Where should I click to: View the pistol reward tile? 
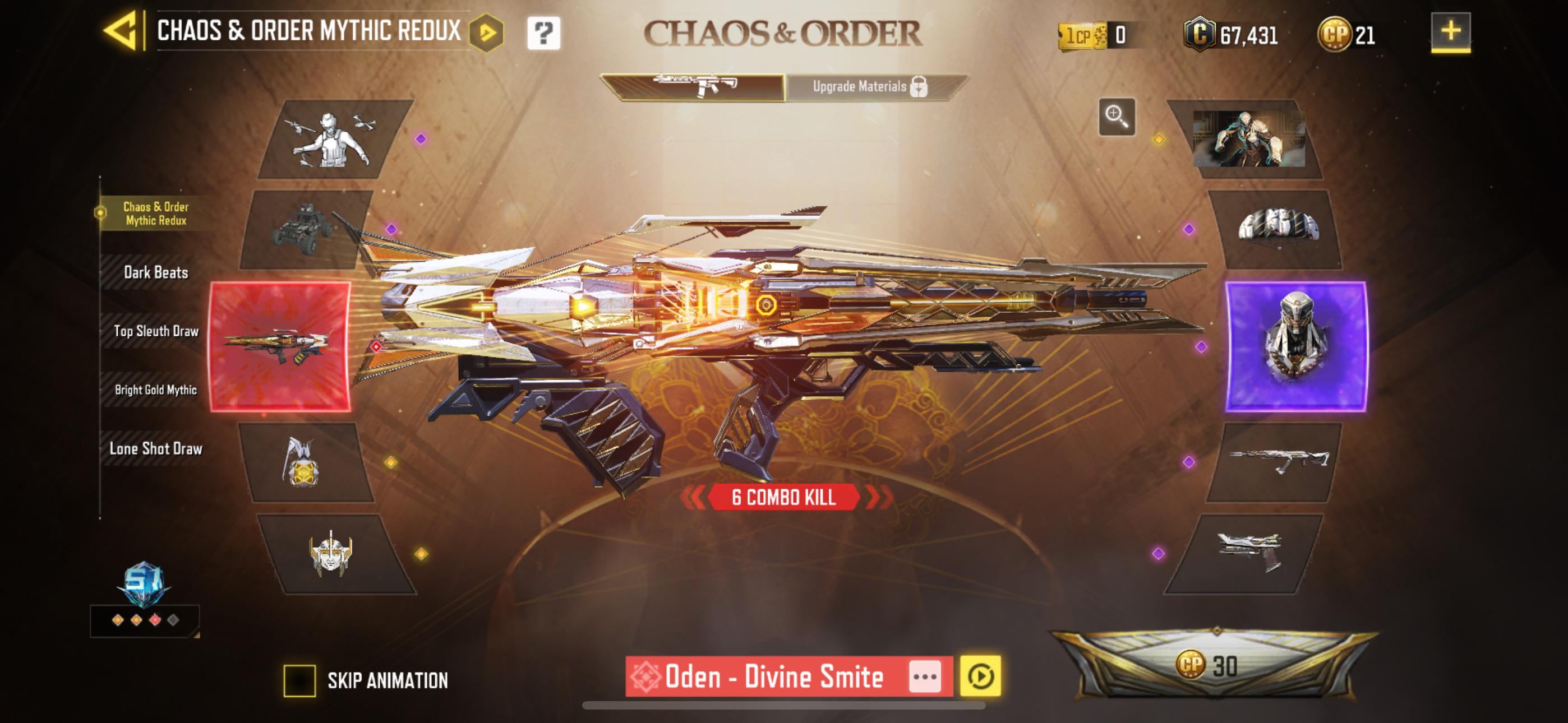1245,553
